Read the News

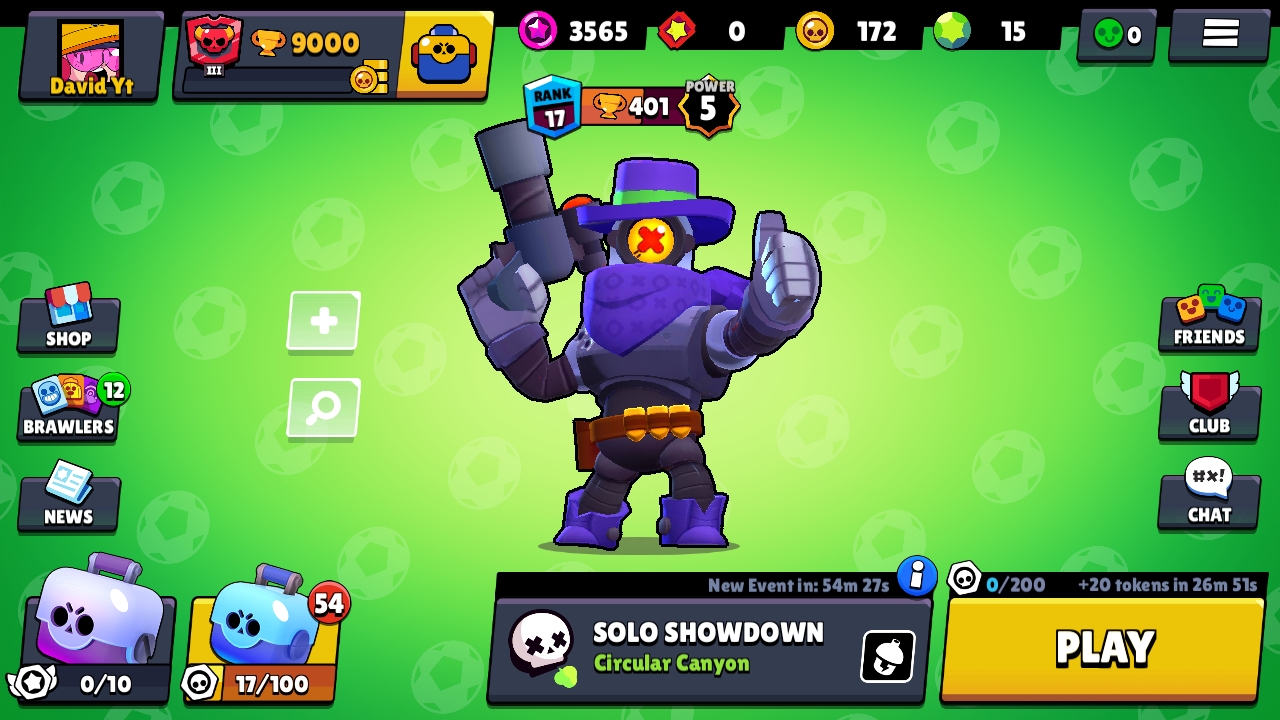click(x=68, y=497)
